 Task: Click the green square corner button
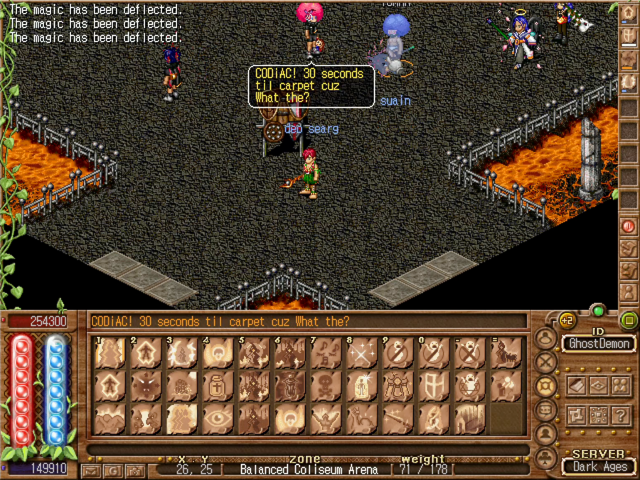click(x=628, y=321)
